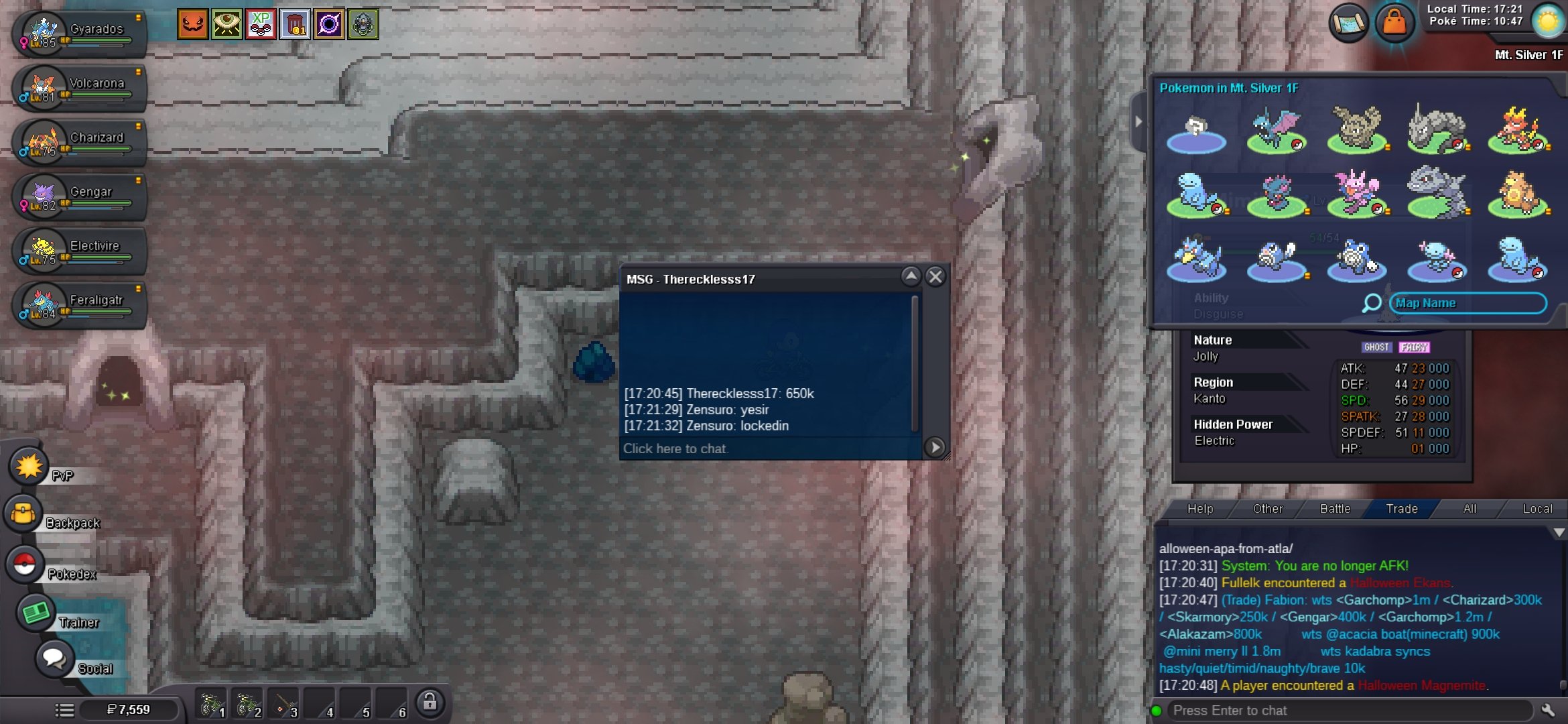Open the world map icon
This screenshot has height=724, width=1568.
pos(1349,23)
